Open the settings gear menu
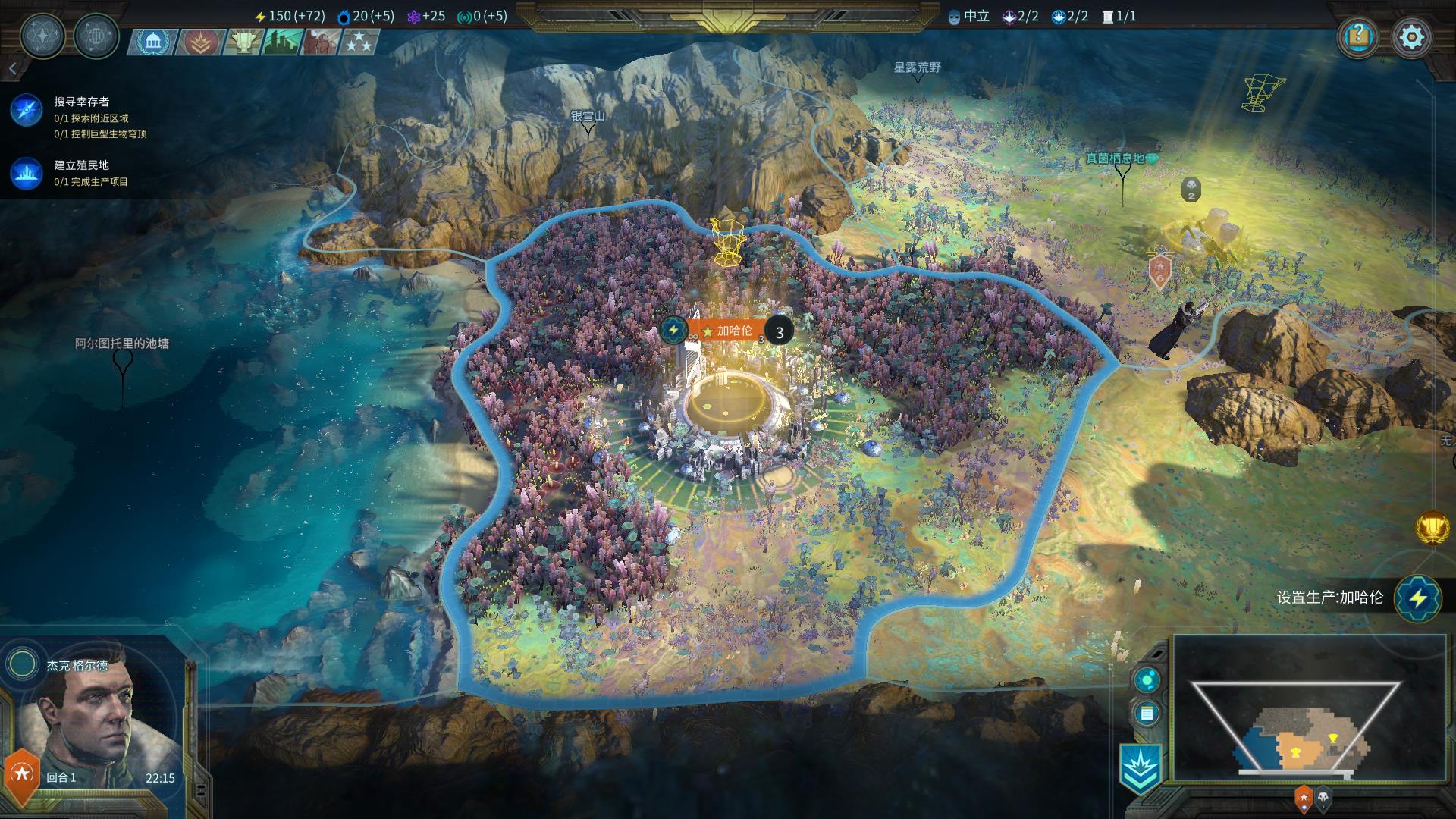 (x=1411, y=37)
